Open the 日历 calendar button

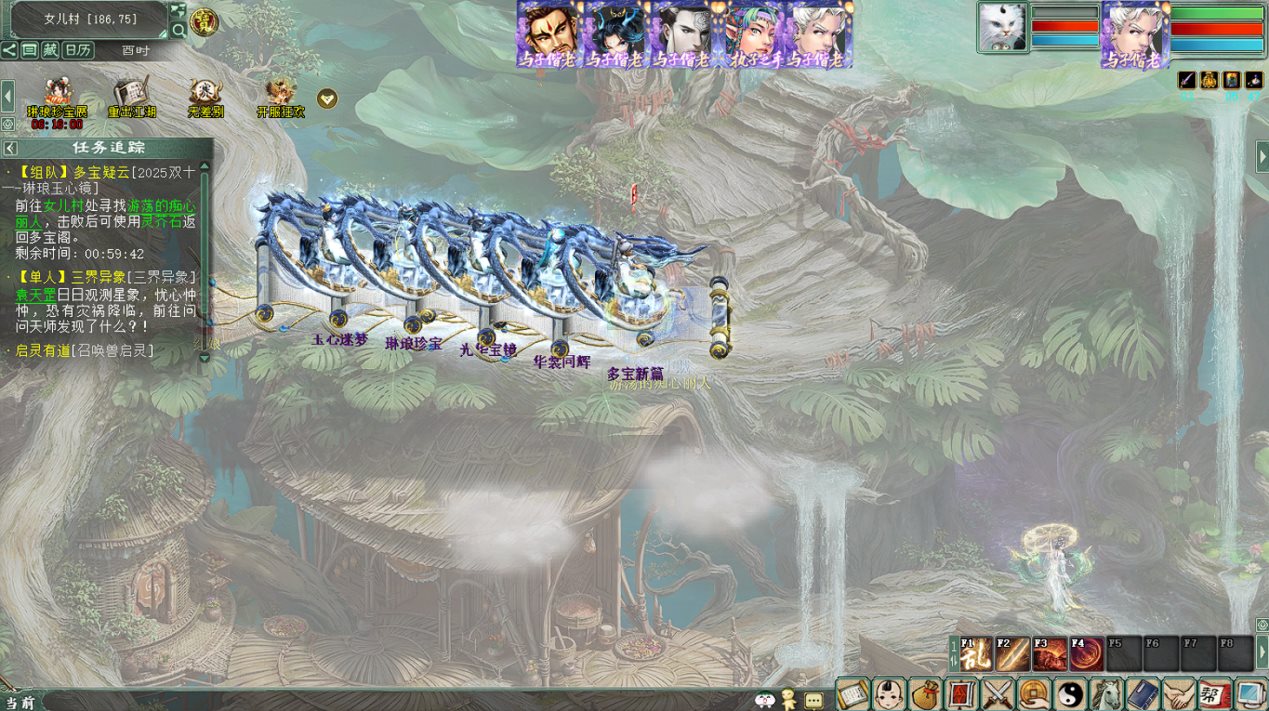click(78, 50)
